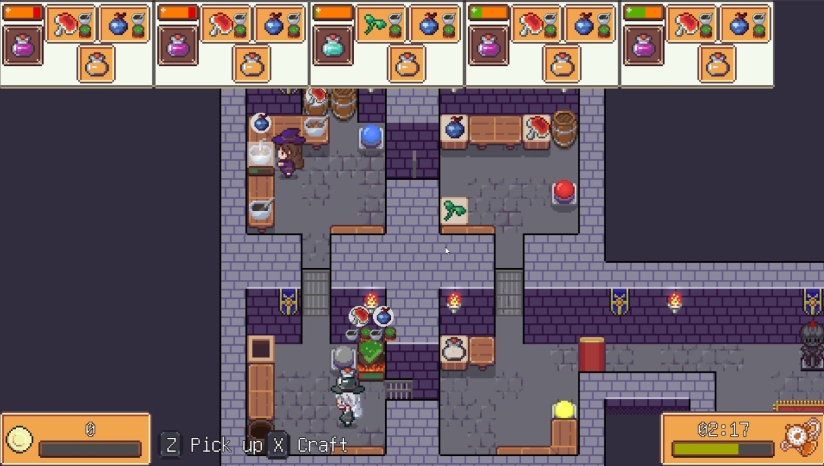Click the gold coin icon
This screenshot has height=466, width=824.
click(19, 439)
